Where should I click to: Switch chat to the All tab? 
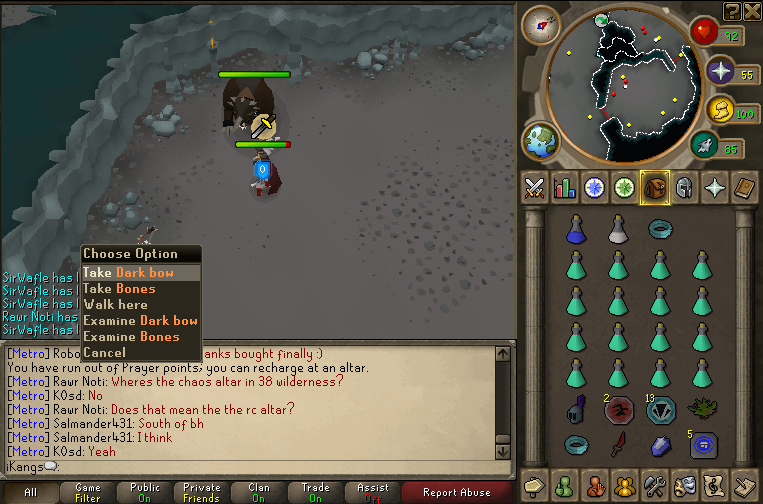coord(30,492)
